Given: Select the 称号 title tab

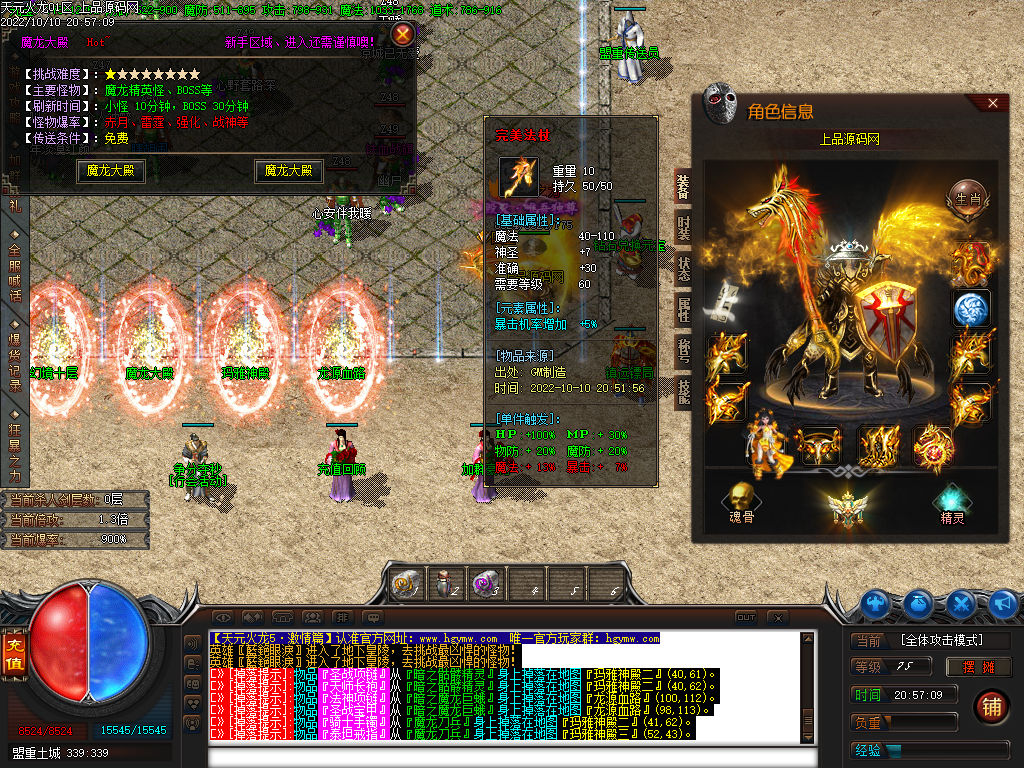Looking at the screenshot, I should pos(683,350).
